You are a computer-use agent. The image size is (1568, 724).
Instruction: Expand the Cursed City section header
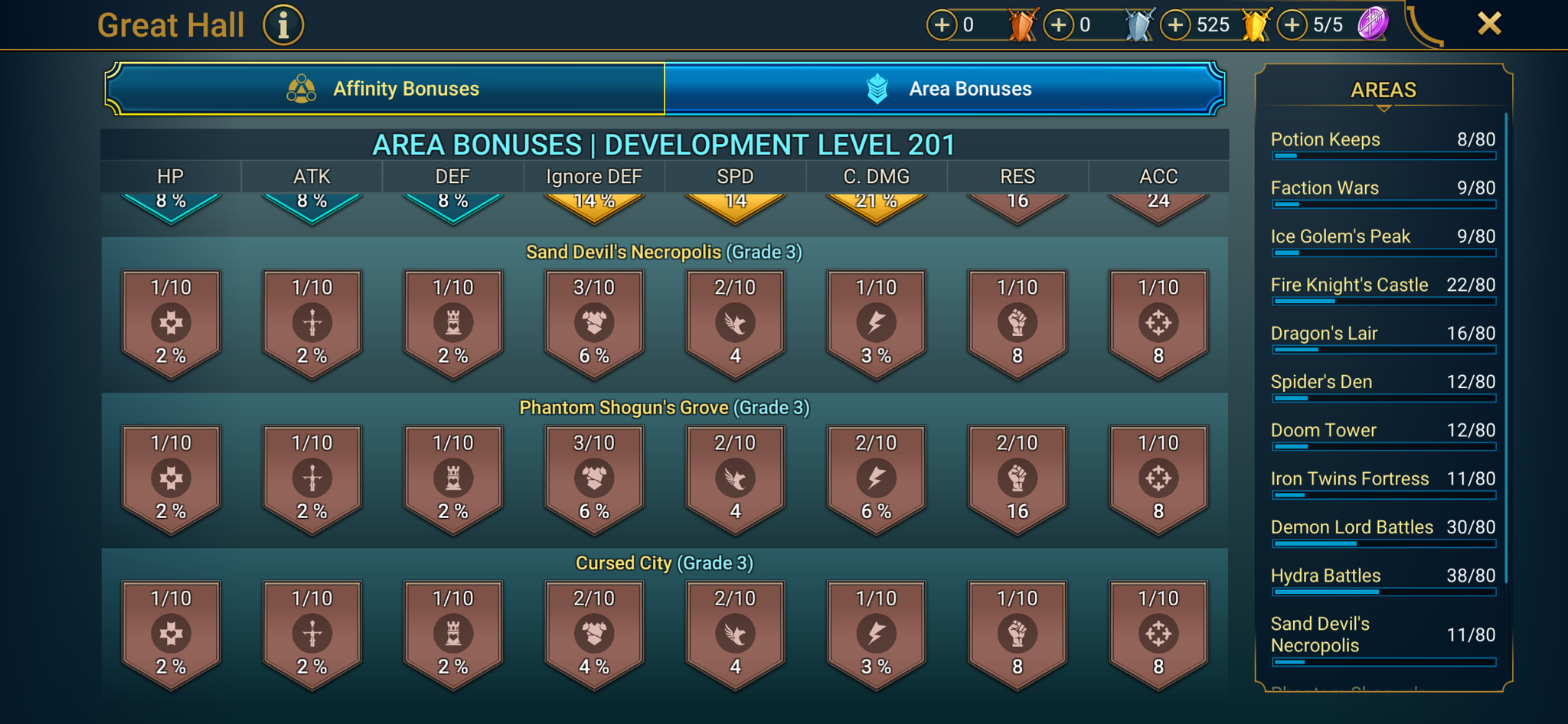(665, 563)
